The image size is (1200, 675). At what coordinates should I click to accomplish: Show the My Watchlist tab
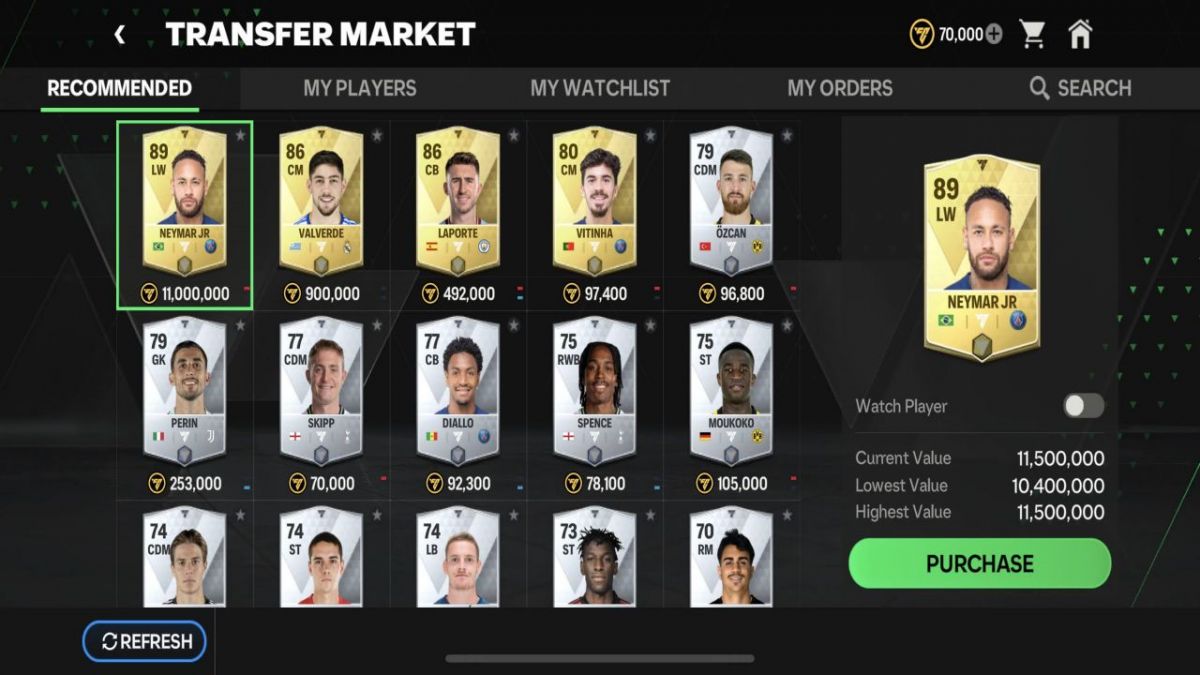[600, 88]
